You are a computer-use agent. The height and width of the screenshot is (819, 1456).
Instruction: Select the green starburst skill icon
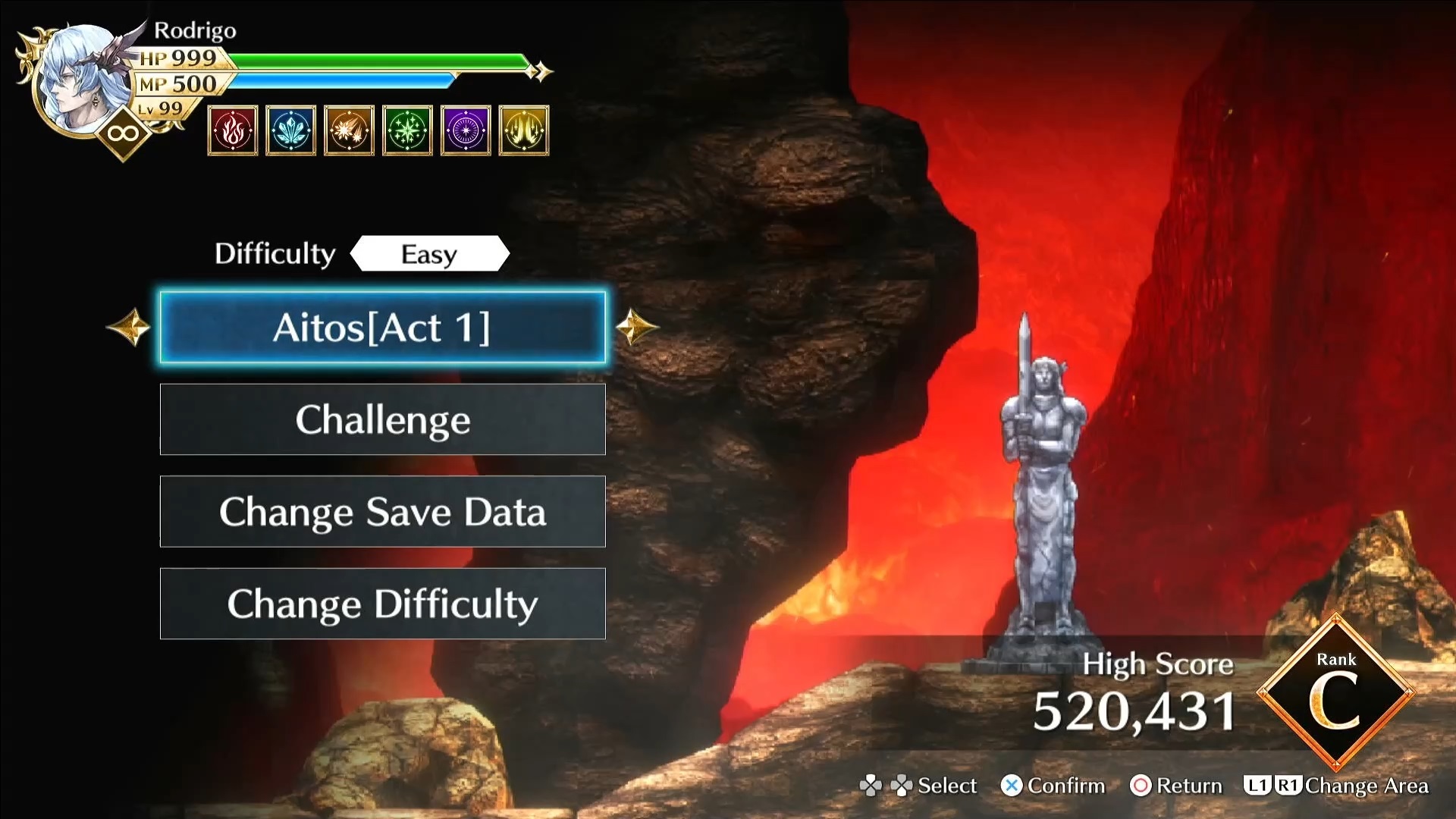click(x=407, y=130)
